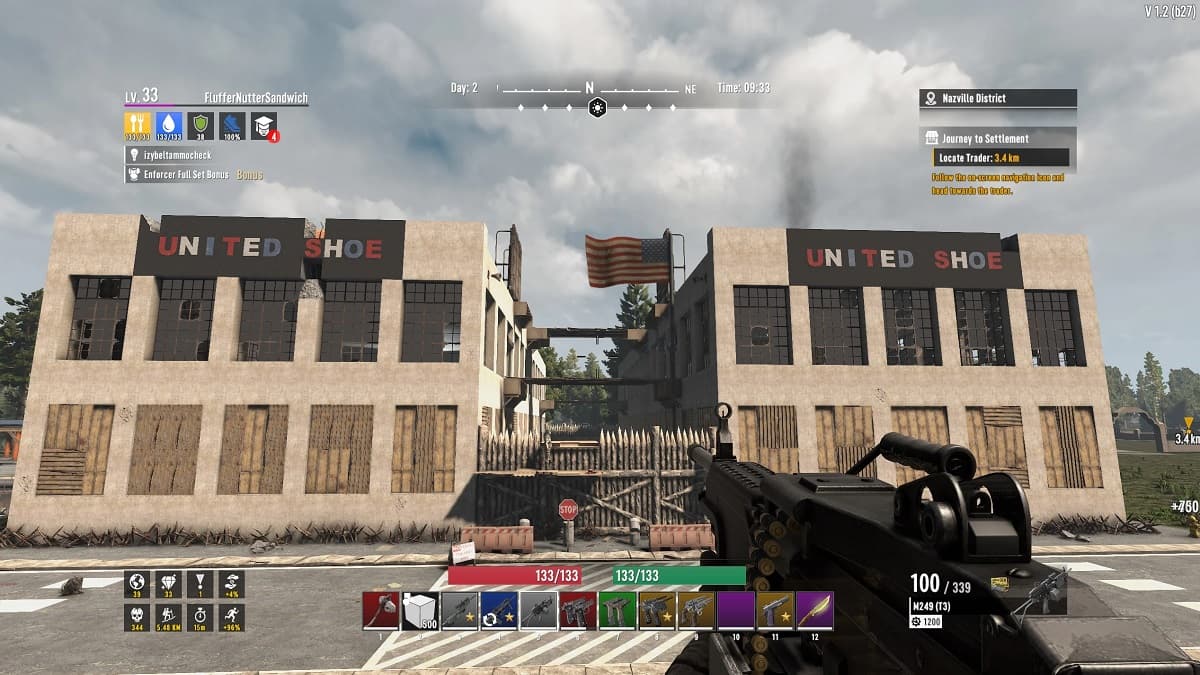Select the blue-background rifle with reload symbol
This screenshot has width=1200, height=675.
499,611
